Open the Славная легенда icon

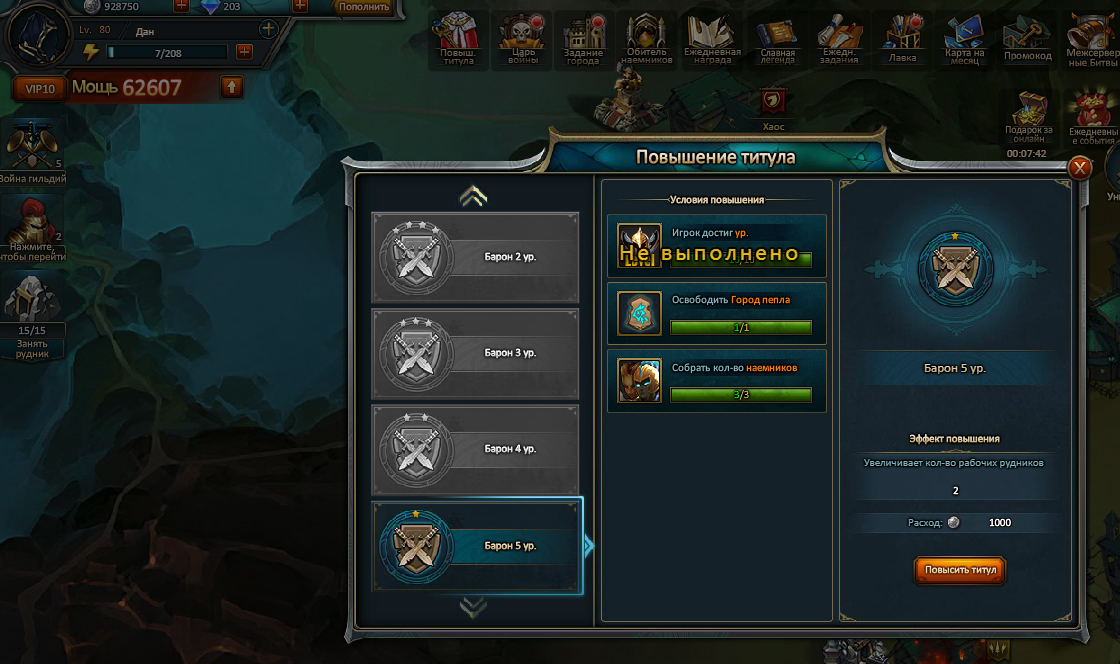[777, 39]
